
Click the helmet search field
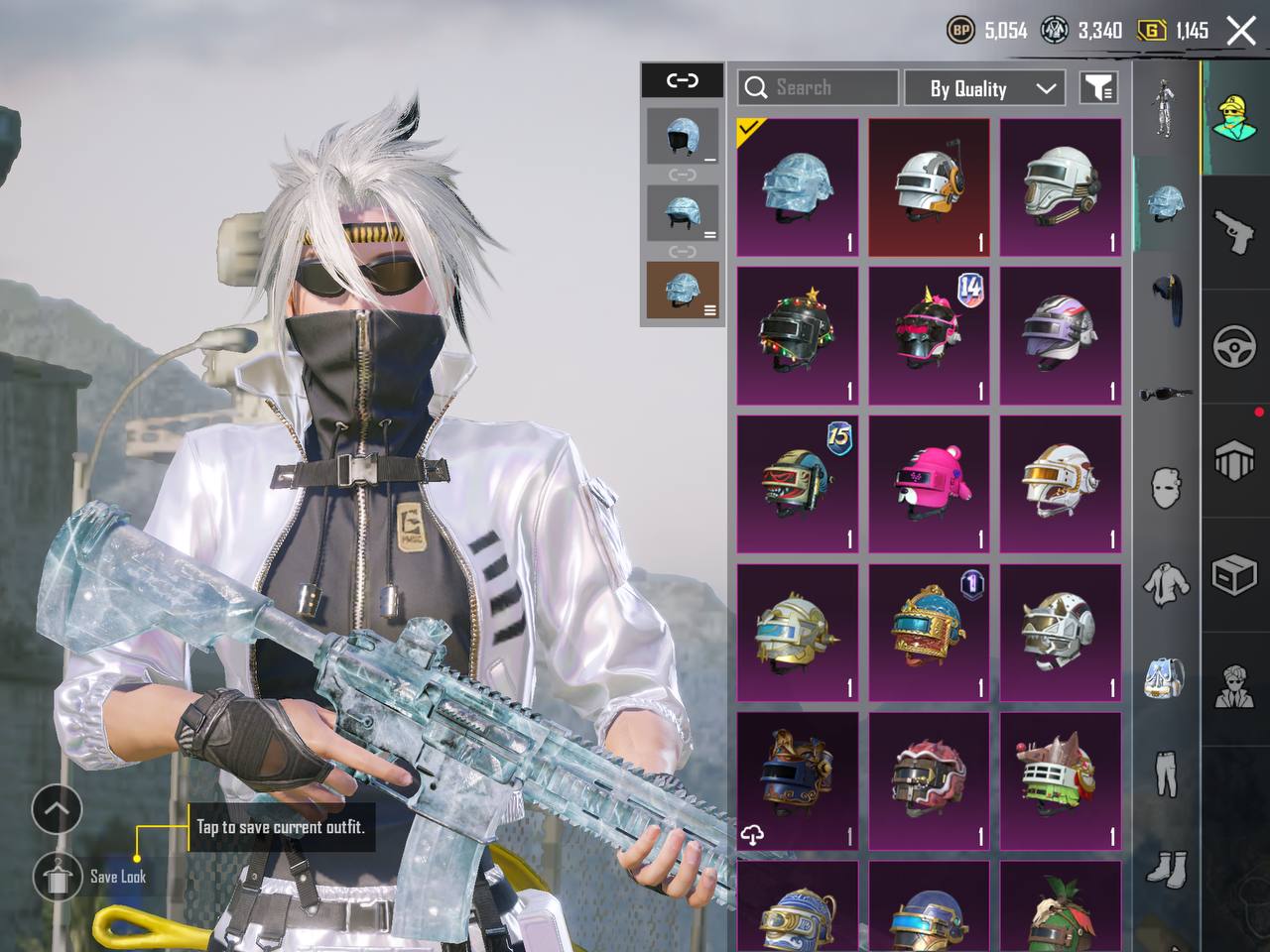[831, 88]
